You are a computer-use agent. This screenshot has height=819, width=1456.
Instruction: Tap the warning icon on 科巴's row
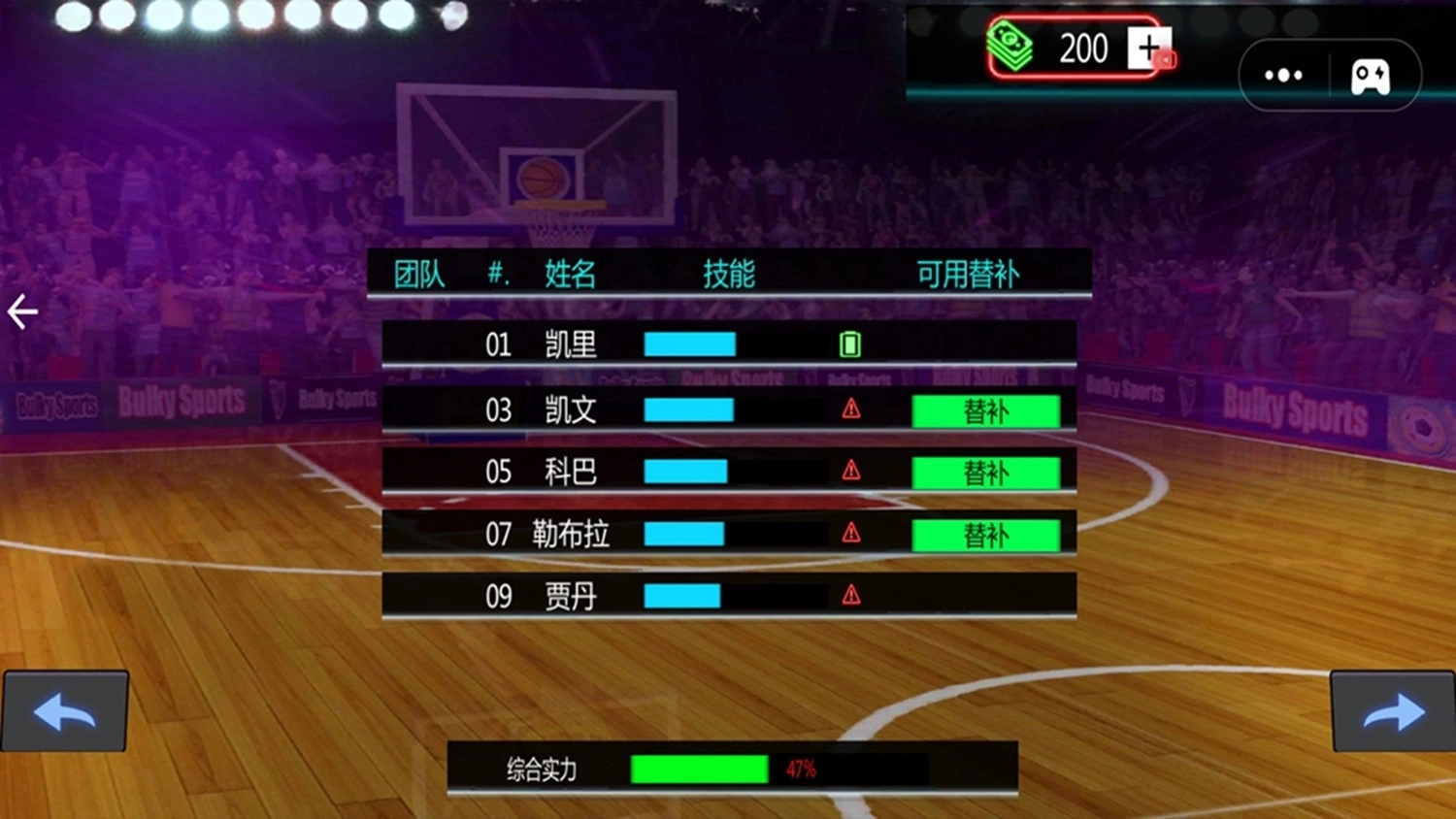click(x=850, y=471)
